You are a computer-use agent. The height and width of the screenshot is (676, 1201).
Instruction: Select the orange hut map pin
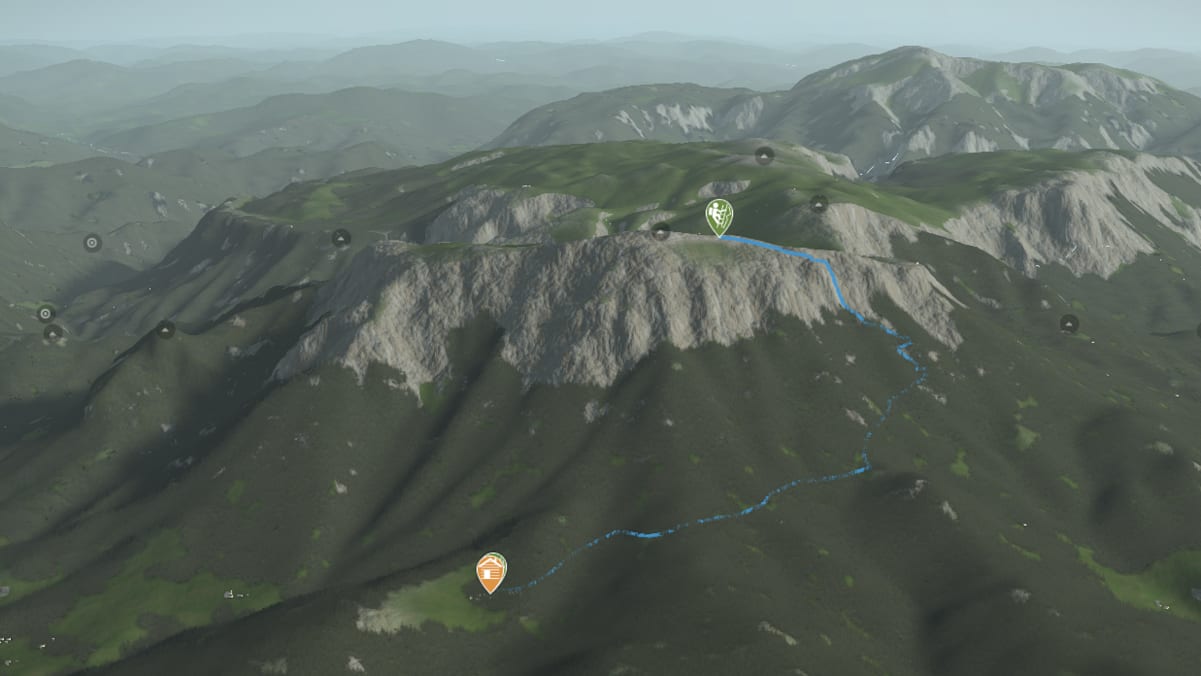(x=490, y=572)
